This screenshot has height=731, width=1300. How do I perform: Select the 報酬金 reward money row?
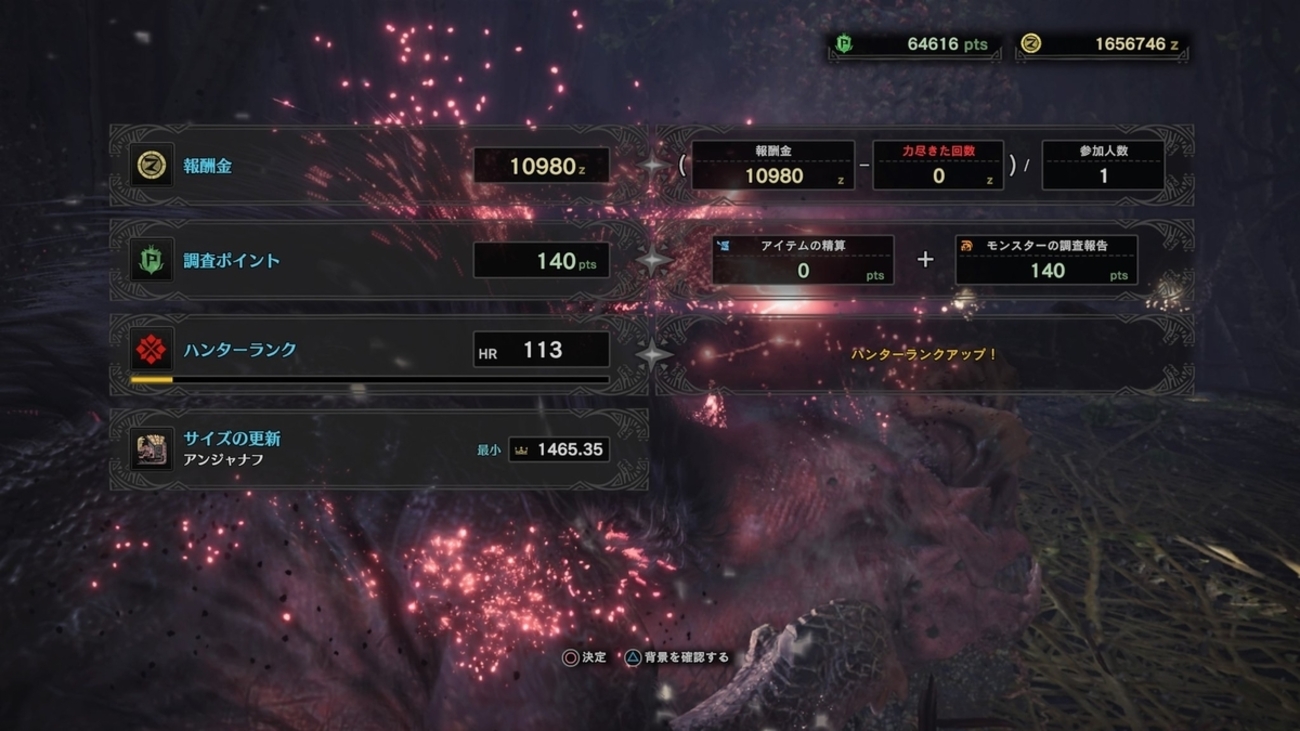pos(378,166)
